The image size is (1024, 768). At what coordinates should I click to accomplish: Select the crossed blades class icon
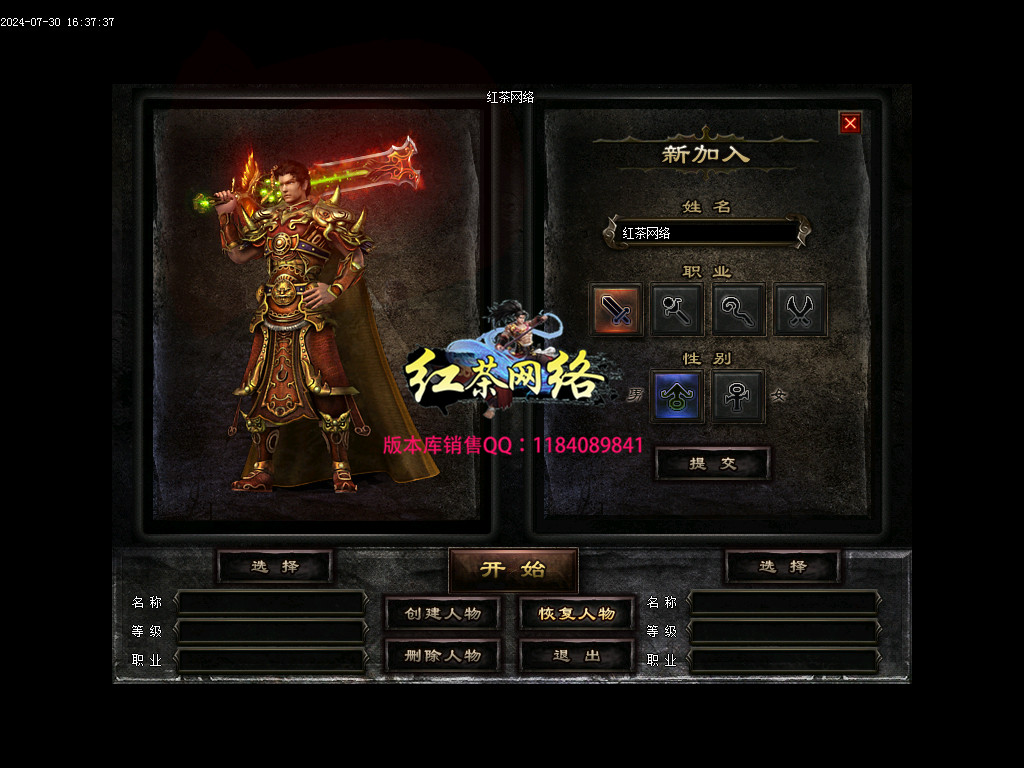click(800, 310)
